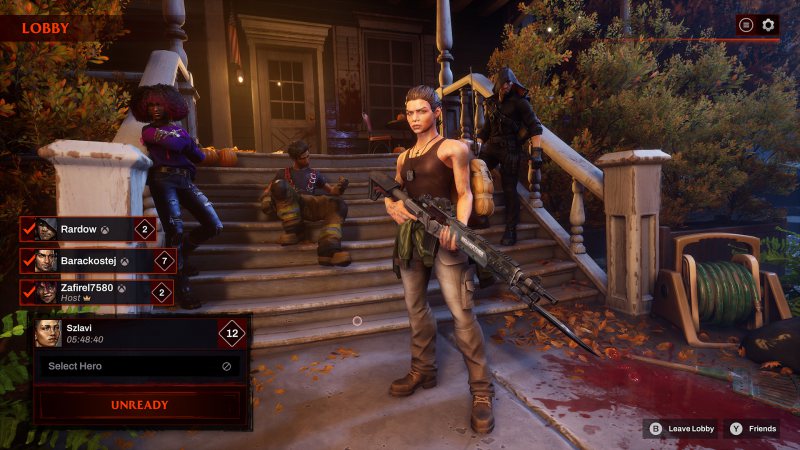This screenshot has width=800, height=450.
Task: Leave Lobby
Action: (682, 429)
